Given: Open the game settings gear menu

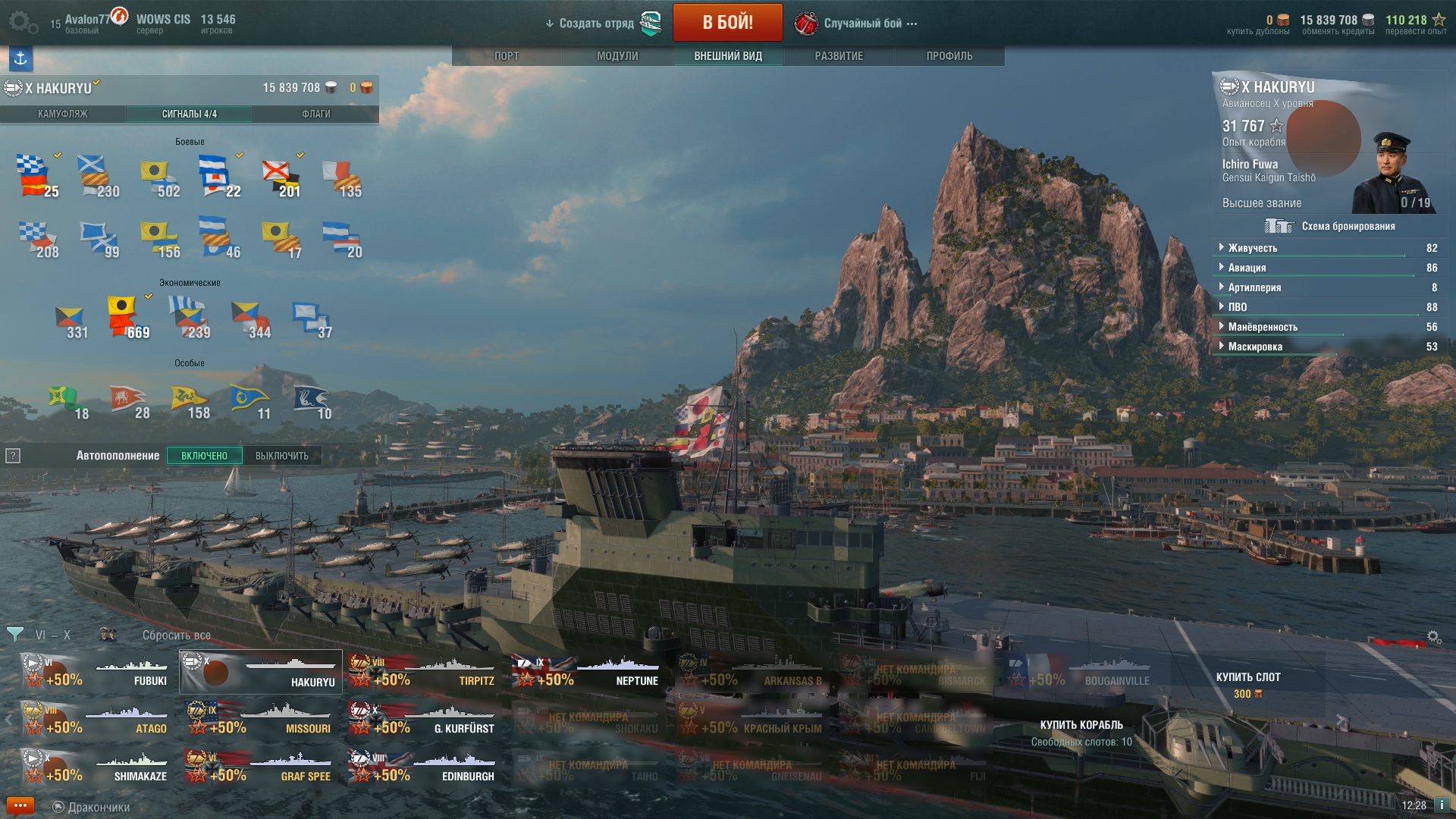Looking at the screenshot, I should pos(21,23).
